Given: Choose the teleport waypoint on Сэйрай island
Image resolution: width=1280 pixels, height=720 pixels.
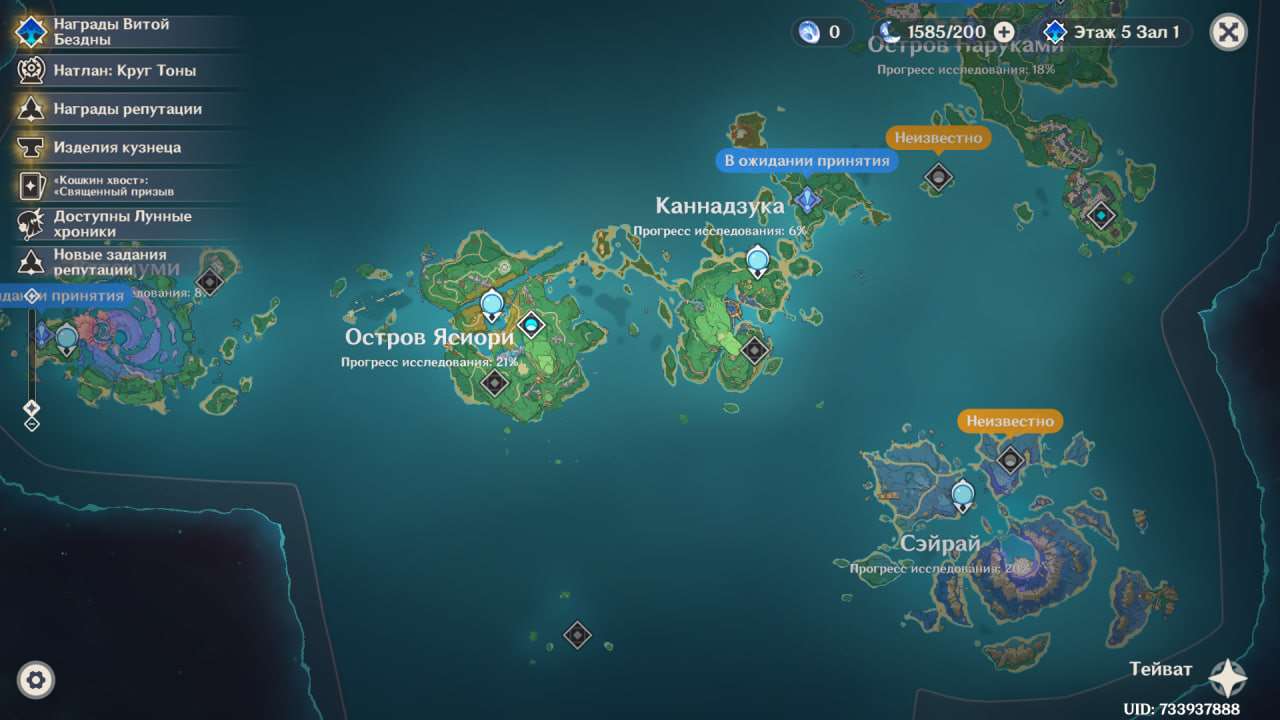Looking at the screenshot, I should point(963,495).
